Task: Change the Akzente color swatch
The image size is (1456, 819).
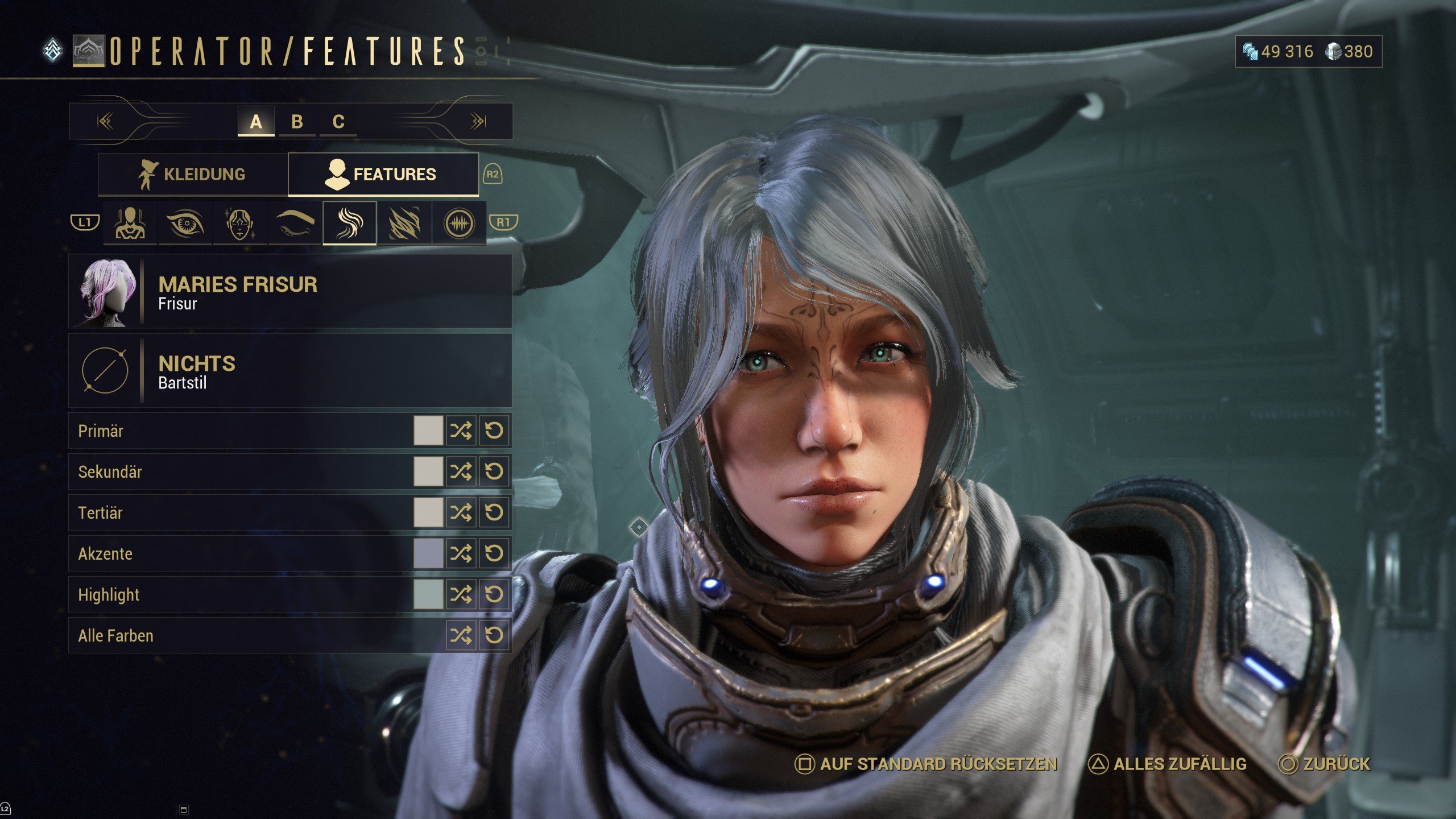Action: (428, 553)
